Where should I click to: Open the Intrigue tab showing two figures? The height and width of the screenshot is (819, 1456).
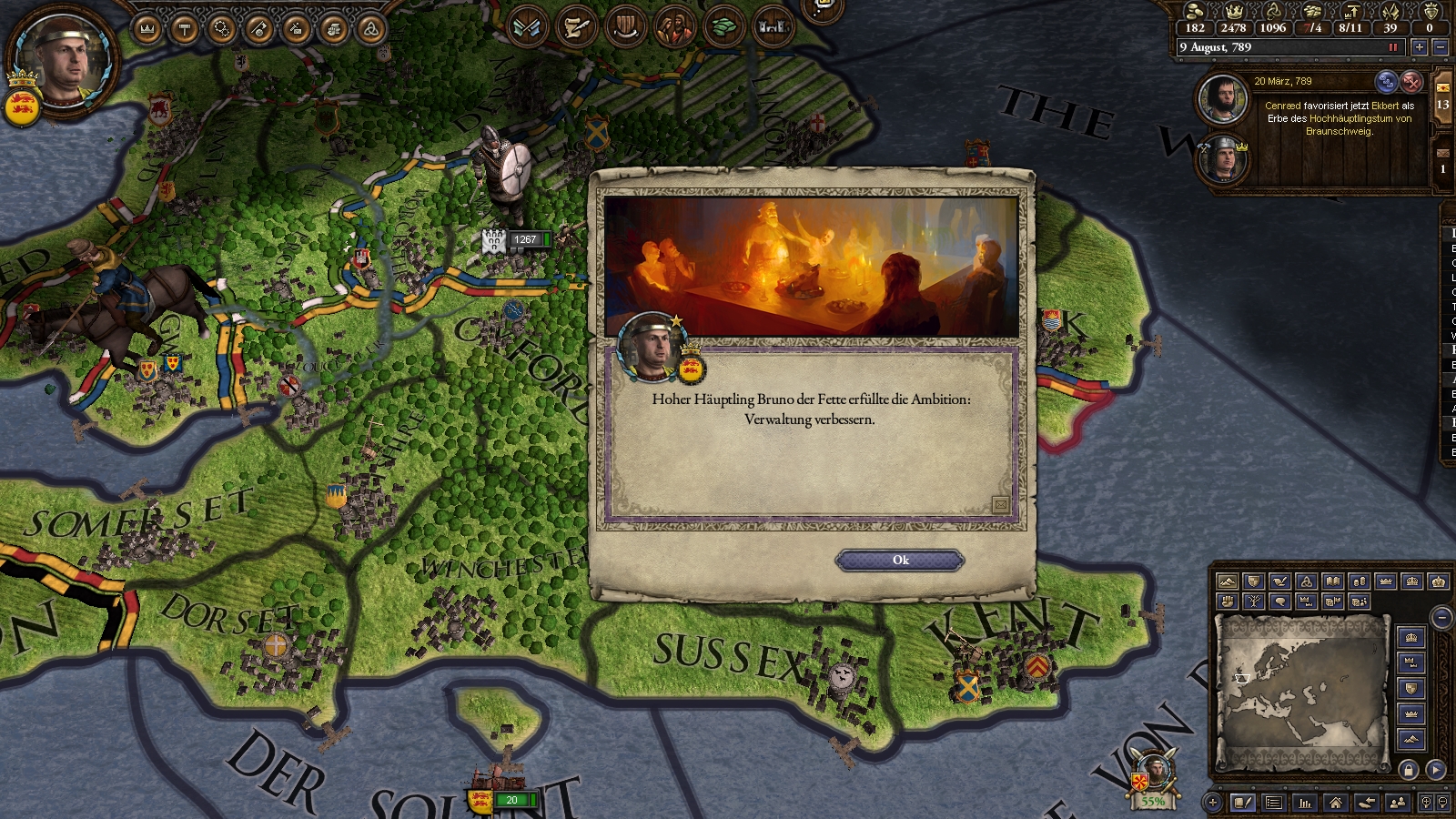pyautogui.click(x=674, y=27)
